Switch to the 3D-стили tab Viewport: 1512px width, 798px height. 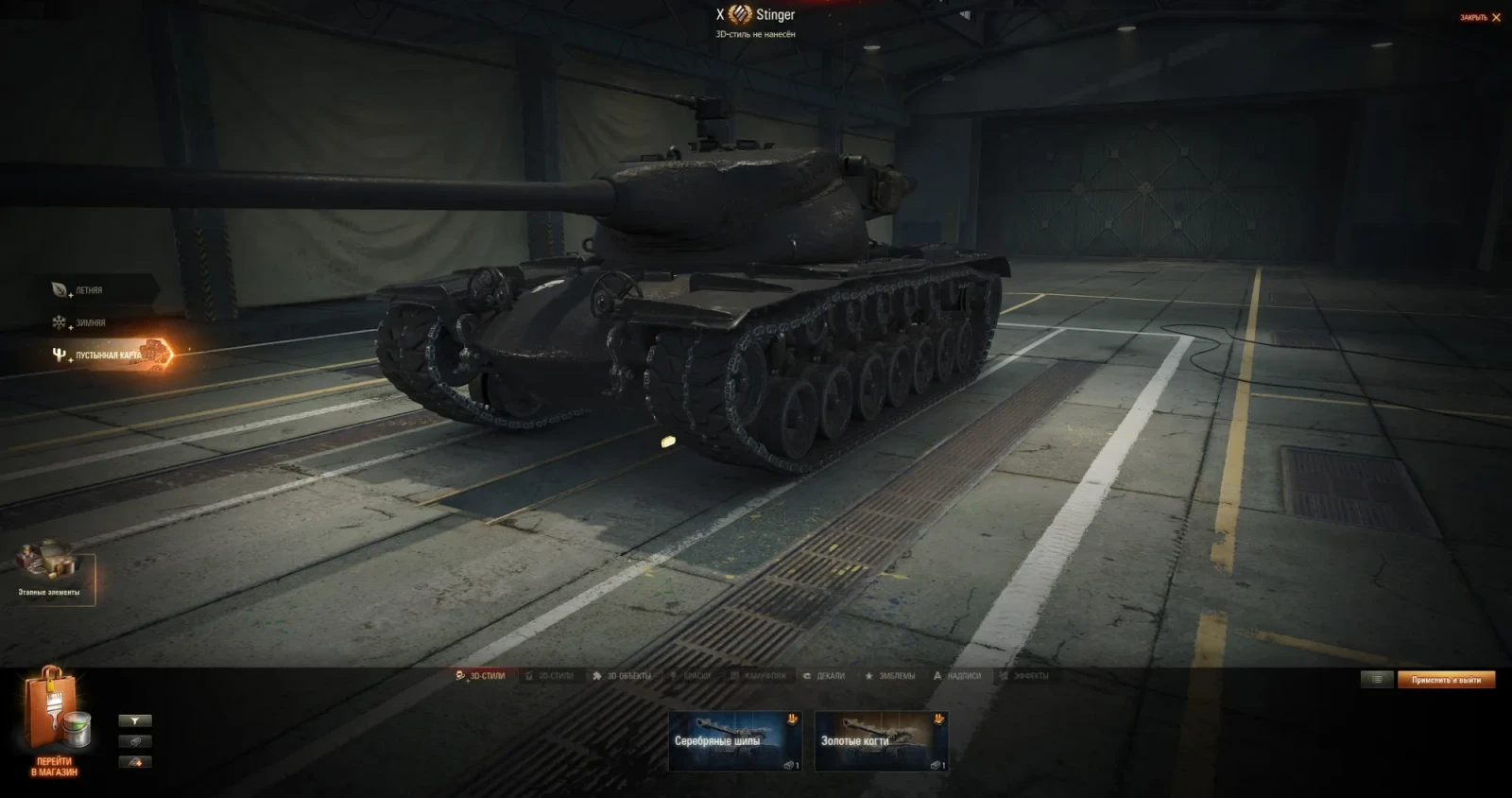click(x=481, y=676)
